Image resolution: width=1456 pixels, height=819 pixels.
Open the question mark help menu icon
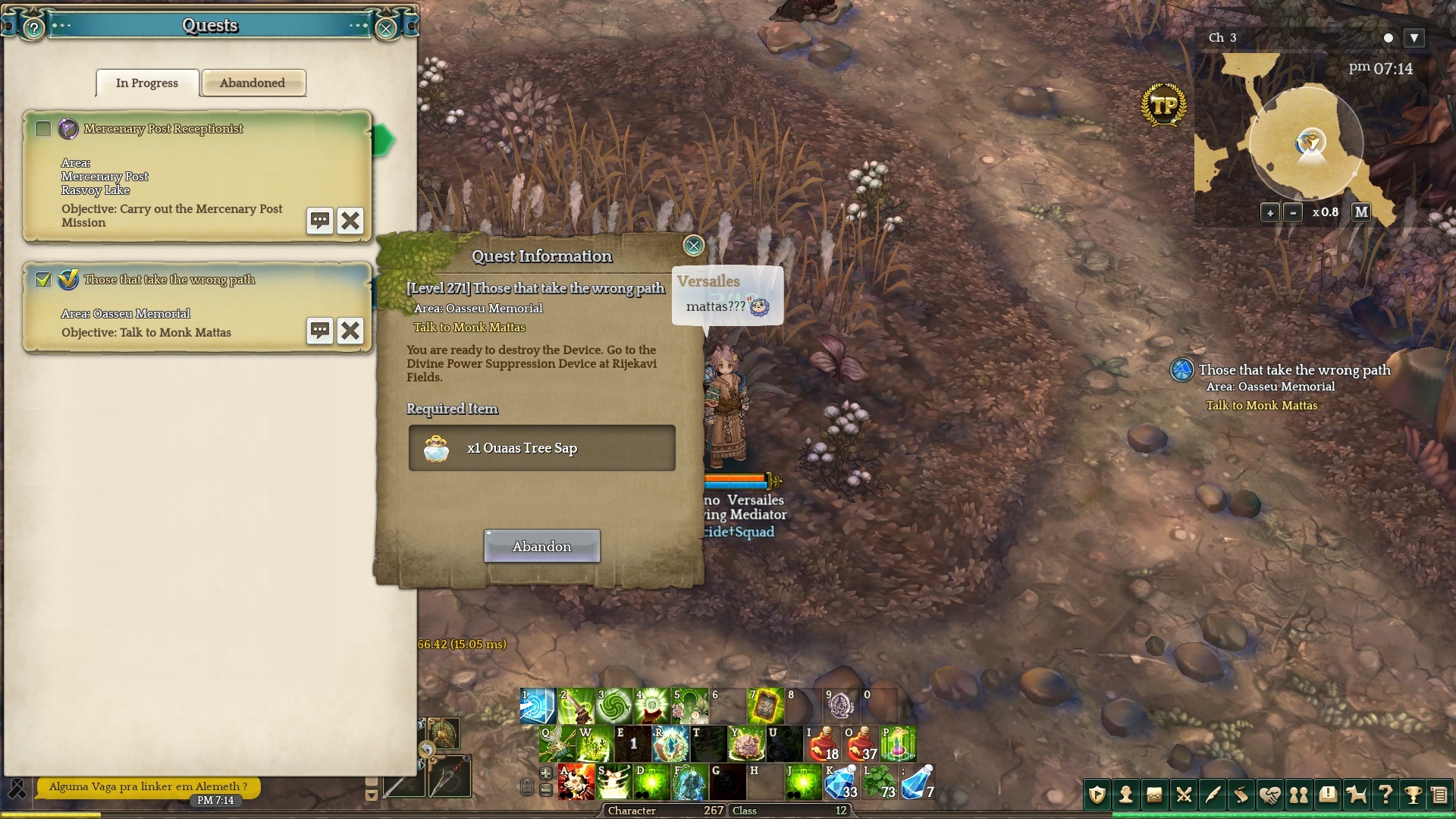tap(1385, 795)
